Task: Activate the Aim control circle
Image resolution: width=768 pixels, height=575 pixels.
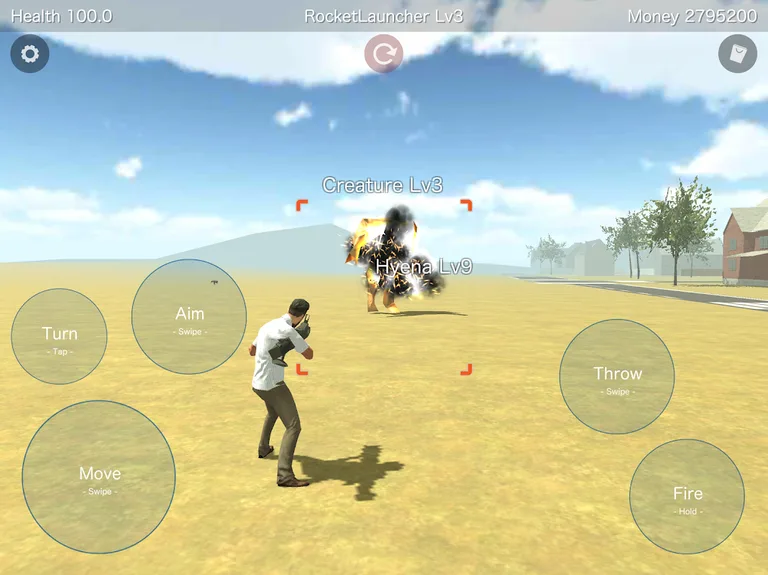Action: (x=189, y=317)
